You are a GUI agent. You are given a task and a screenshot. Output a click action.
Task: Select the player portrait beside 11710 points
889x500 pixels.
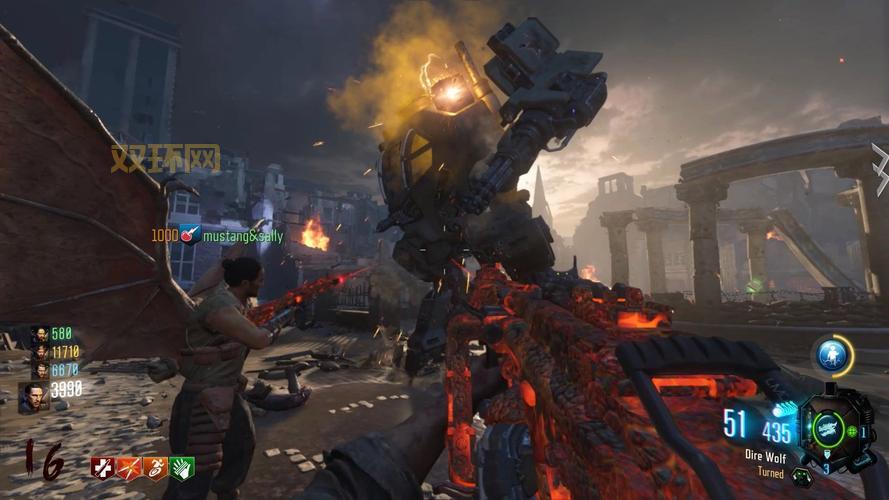coord(39,352)
